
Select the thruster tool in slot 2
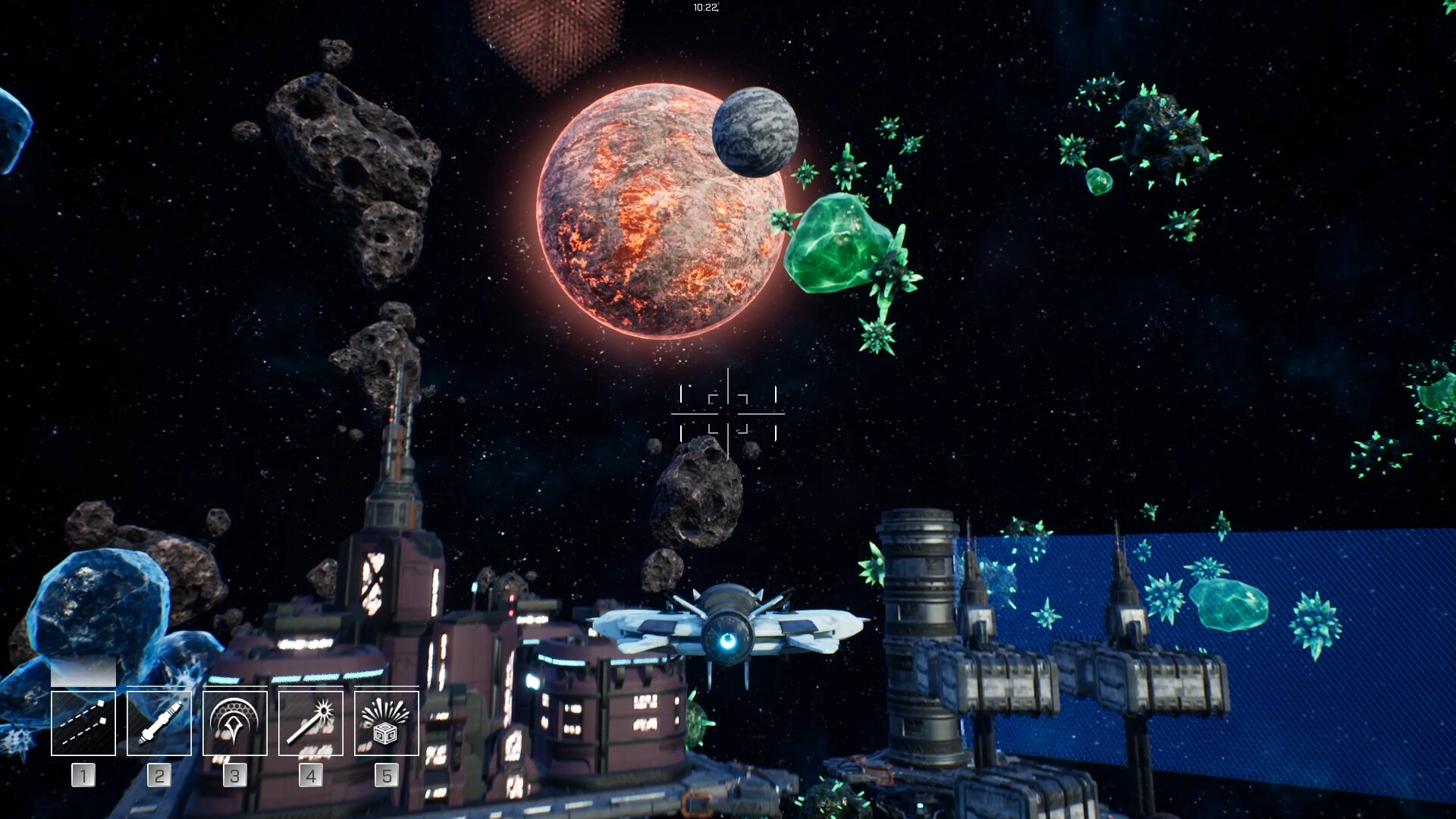159,723
